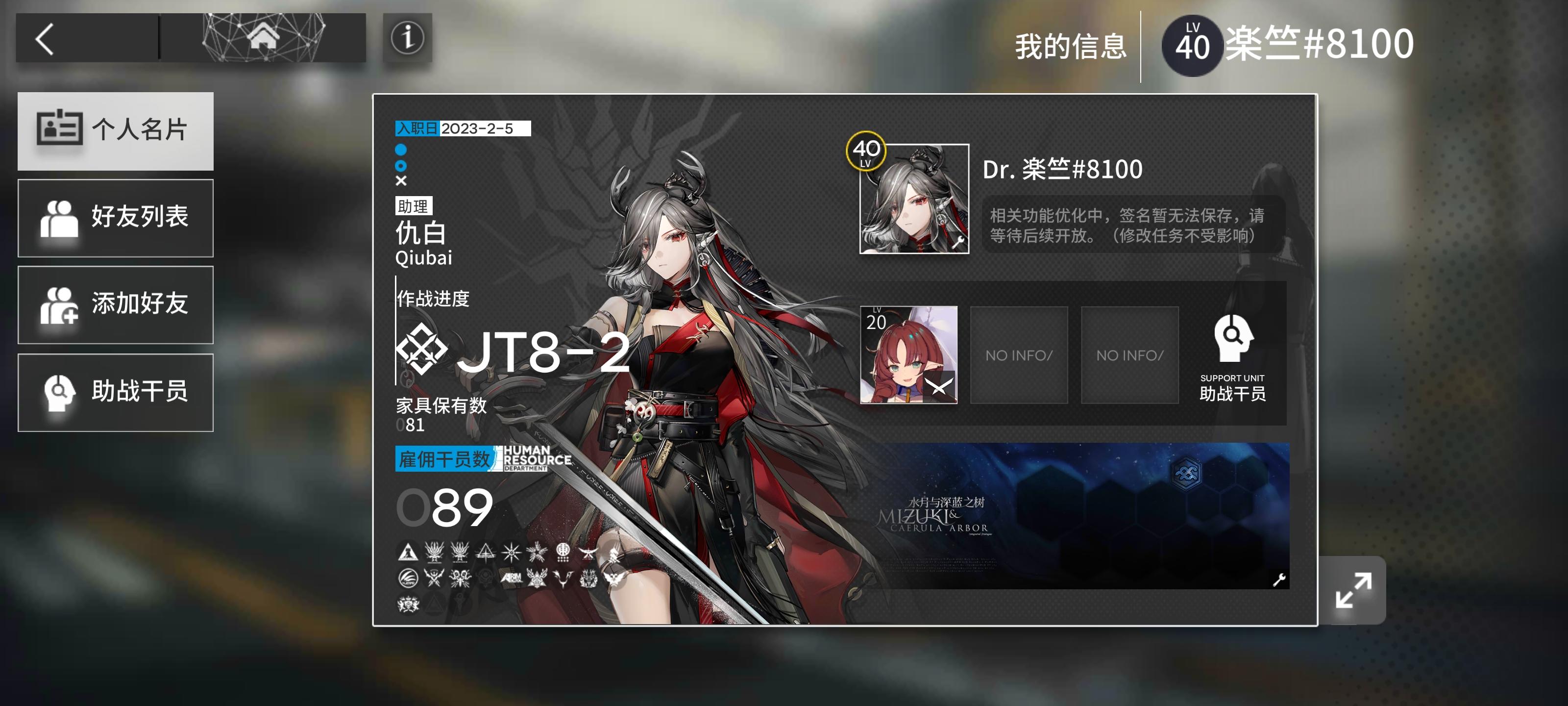The height and width of the screenshot is (706, 1568).
Task: Open the first NO INFO support slot
Action: click(1019, 356)
